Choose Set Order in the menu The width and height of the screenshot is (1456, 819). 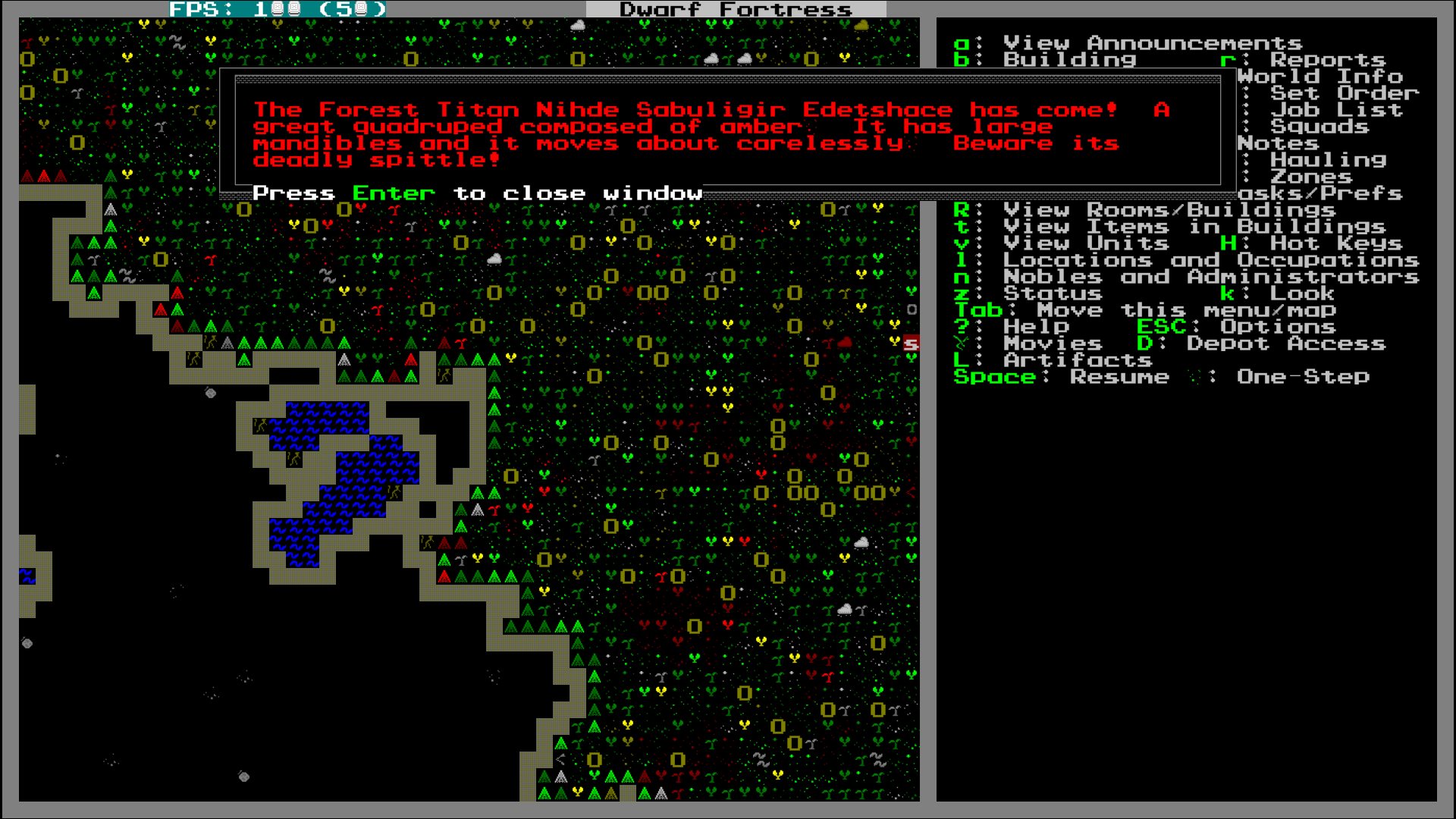pos(1344,93)
